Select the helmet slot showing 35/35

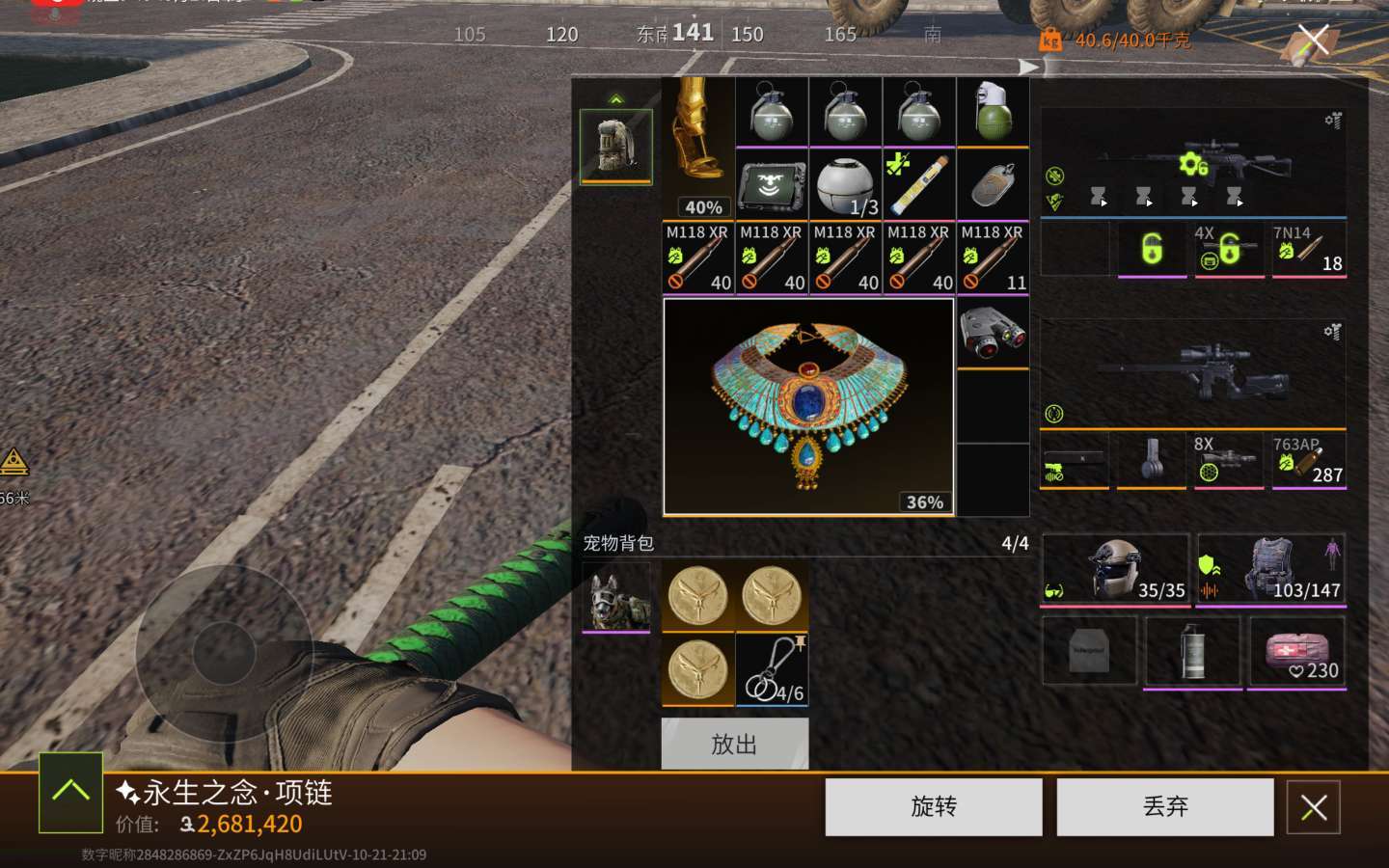pos(1116,570)
